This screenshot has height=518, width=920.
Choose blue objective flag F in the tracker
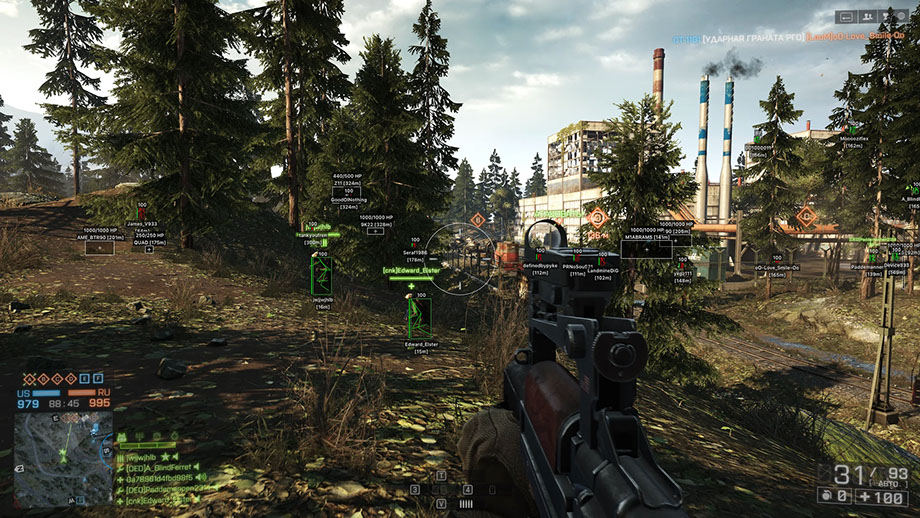click(98, 379)
